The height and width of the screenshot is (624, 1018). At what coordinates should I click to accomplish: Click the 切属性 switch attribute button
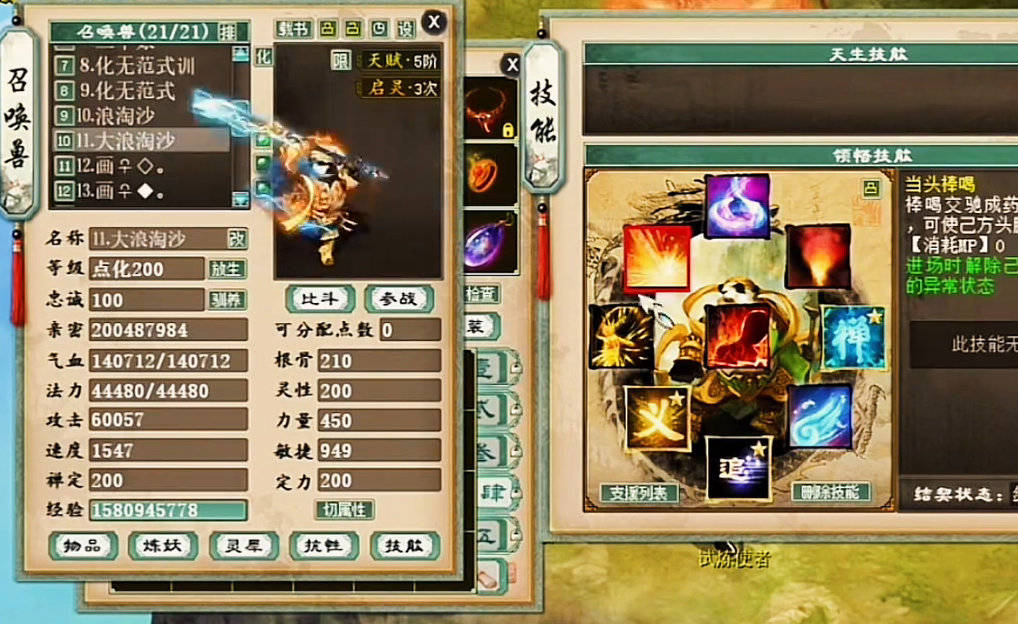click(x=345, y=510)
